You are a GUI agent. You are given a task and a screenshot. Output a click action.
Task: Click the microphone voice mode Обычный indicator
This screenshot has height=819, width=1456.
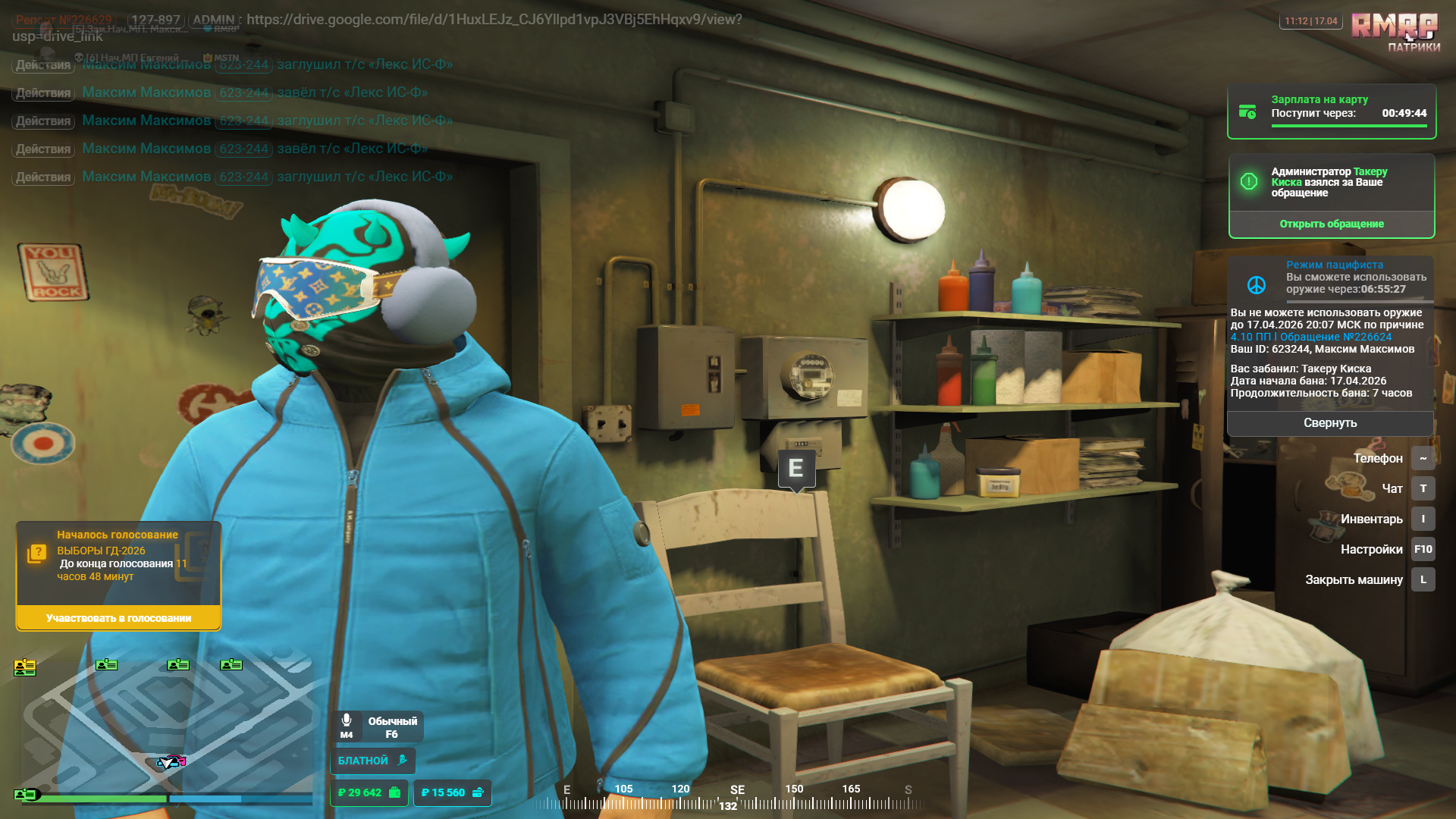pos(378,727)
